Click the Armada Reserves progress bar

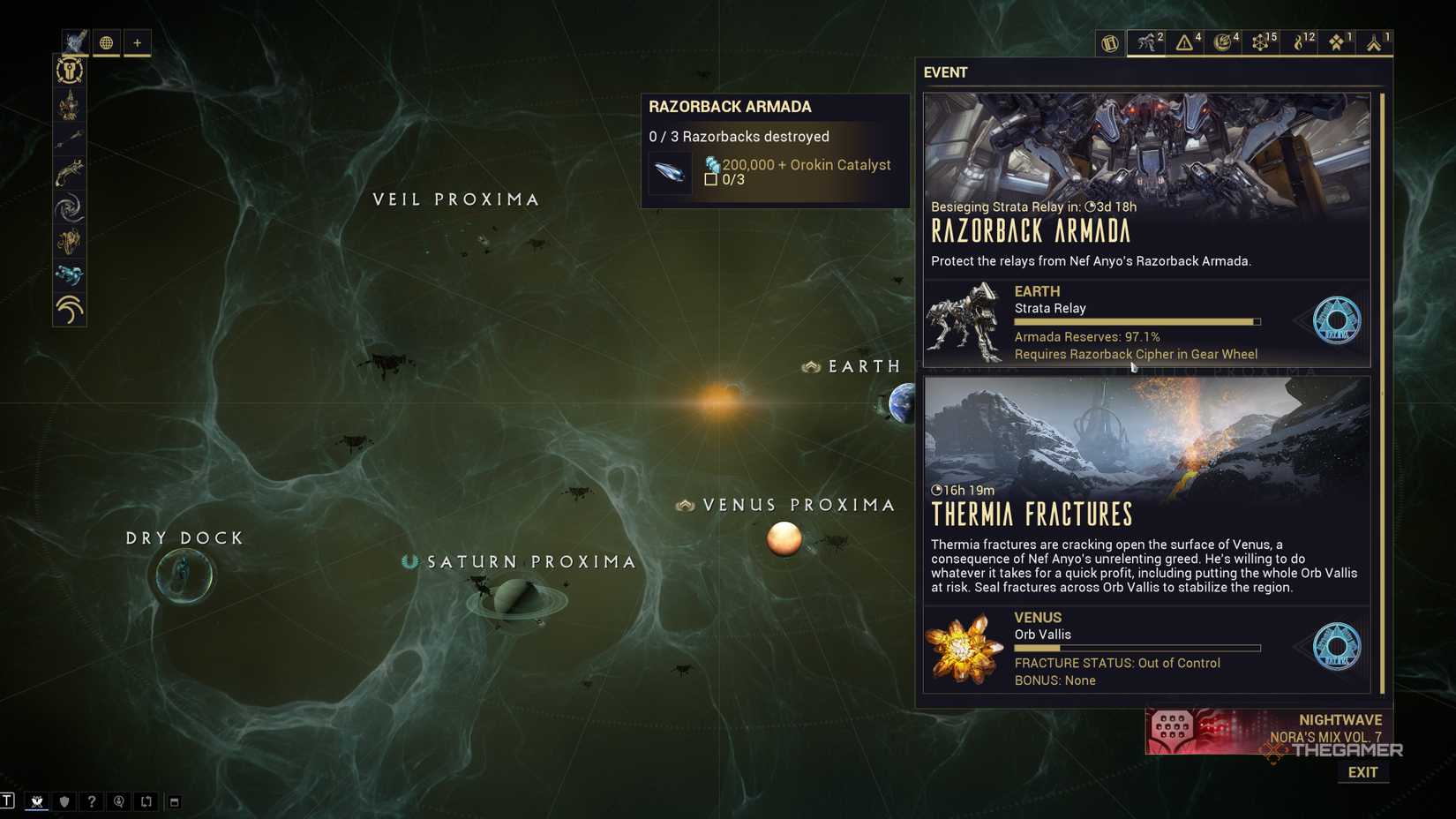pyautogui.click(x=1137, y=321)
